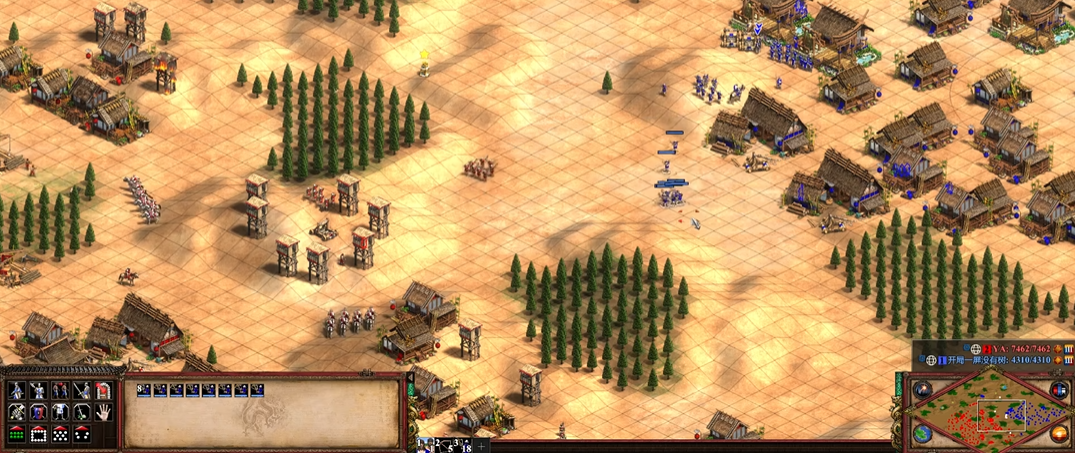Click the orange sunset button beside minimap
Image resolution: width=1075 pixels, height=453 pixels.
pos(1059,434)
